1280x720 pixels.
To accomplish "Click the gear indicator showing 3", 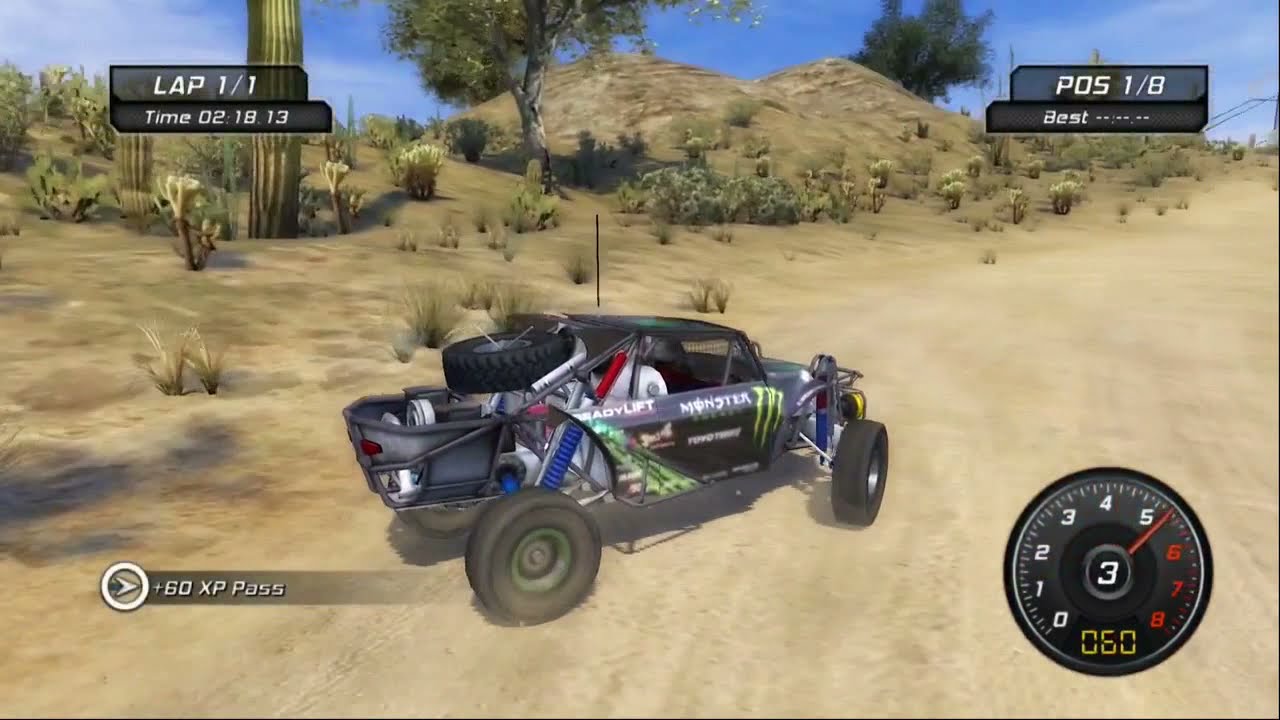I will (1107, 570).
